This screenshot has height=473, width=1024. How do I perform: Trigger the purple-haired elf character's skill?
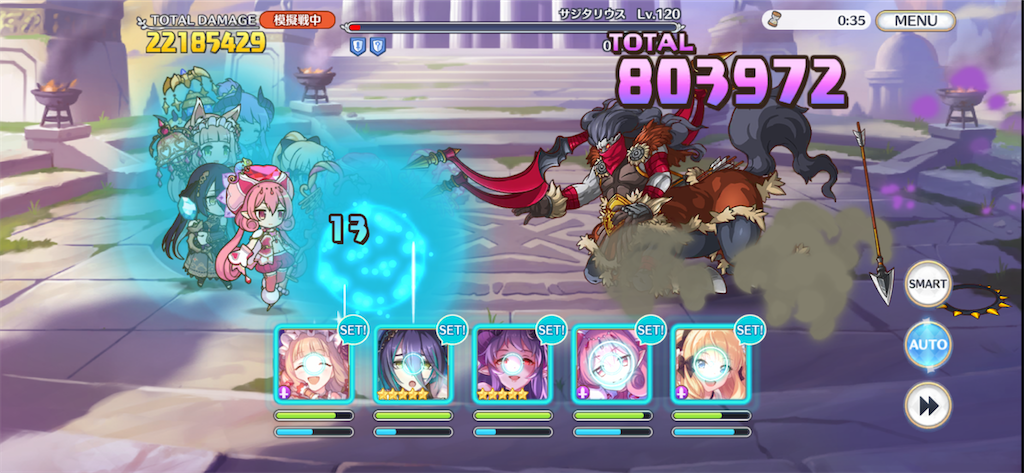click(x=511, y=364)
